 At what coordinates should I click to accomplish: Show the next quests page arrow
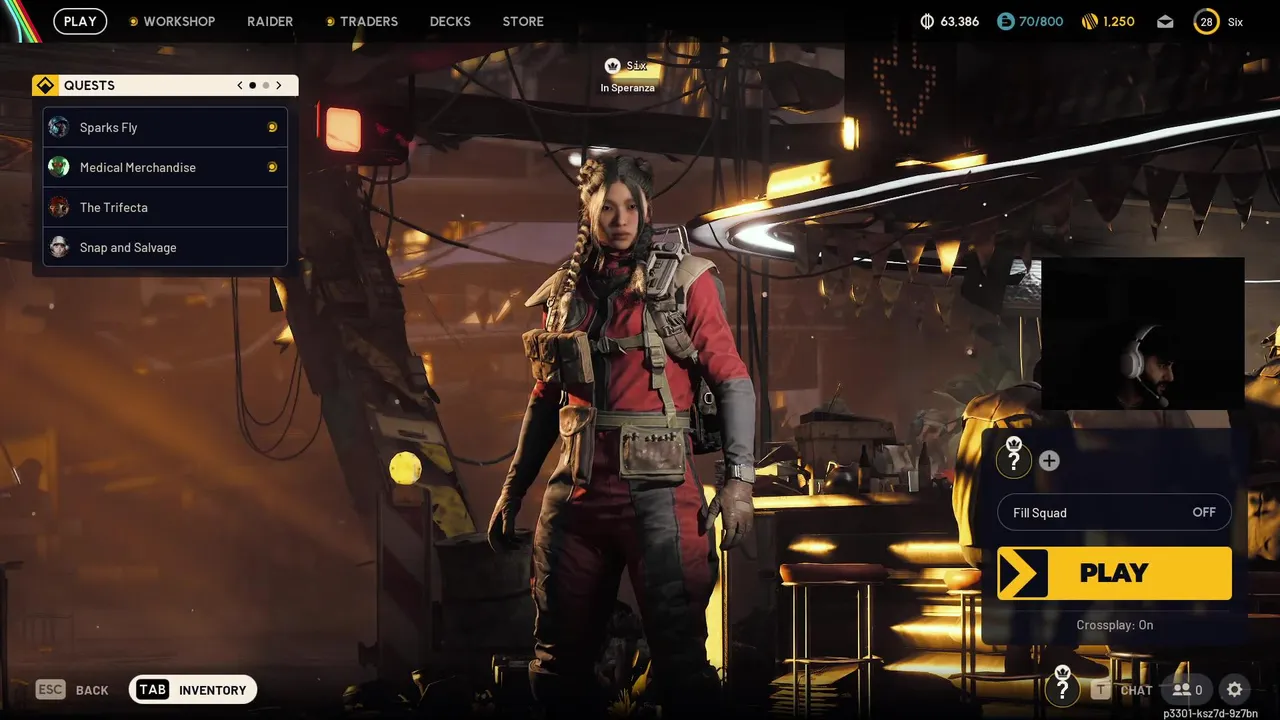[x=279, y=86]
